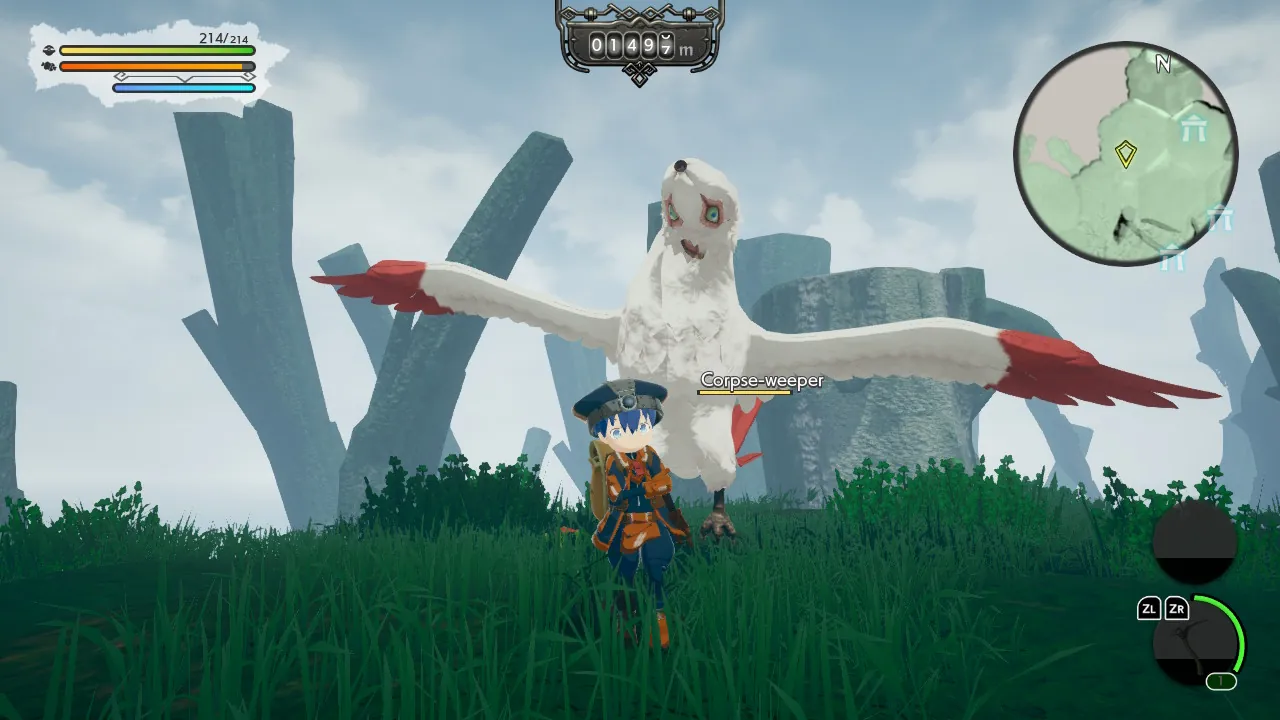Click the blue stamina bar
Viewport: 1280px width, 720px height.
click(x=183, y=87)
